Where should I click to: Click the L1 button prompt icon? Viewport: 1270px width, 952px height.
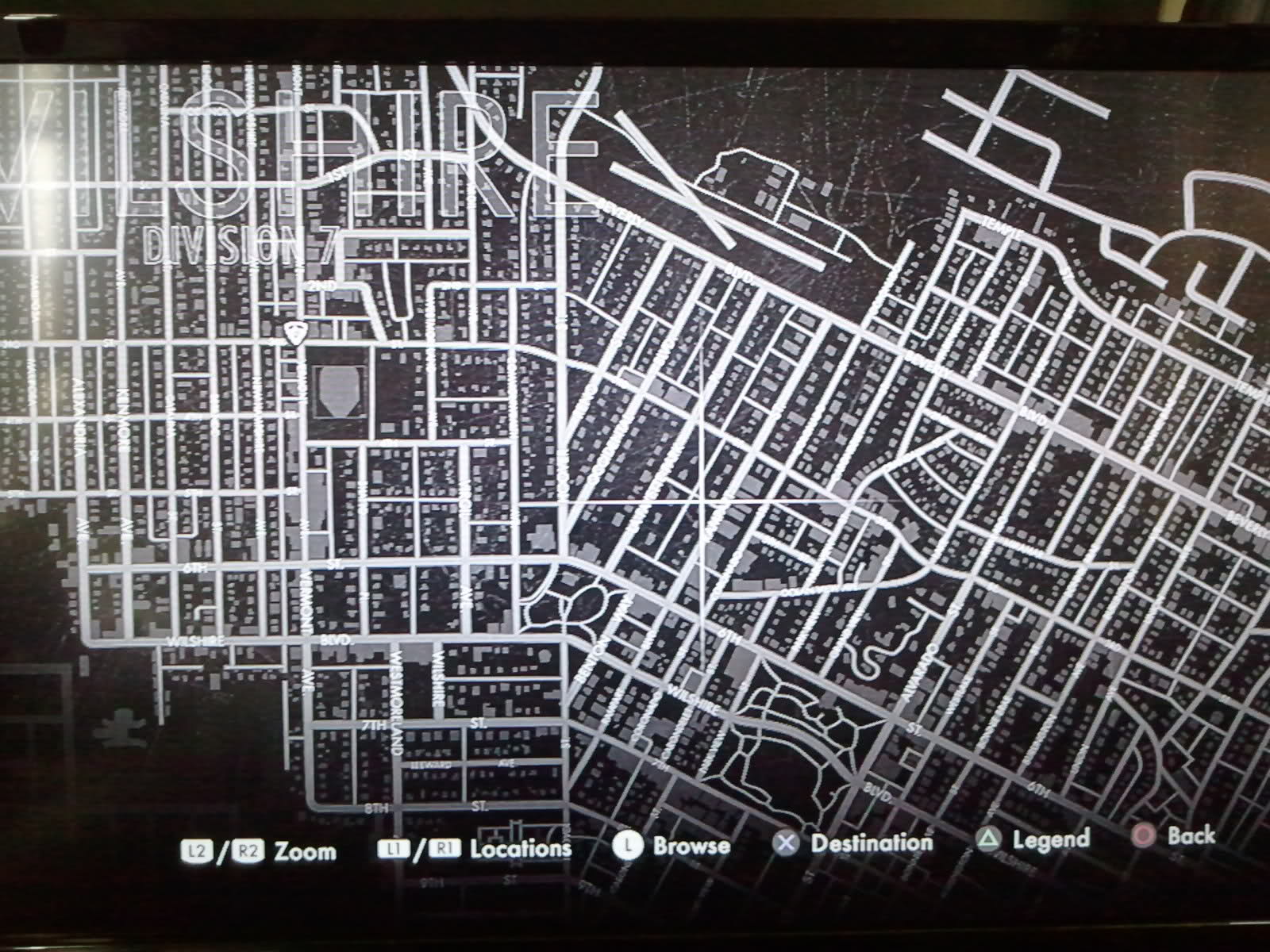[394, 847]
